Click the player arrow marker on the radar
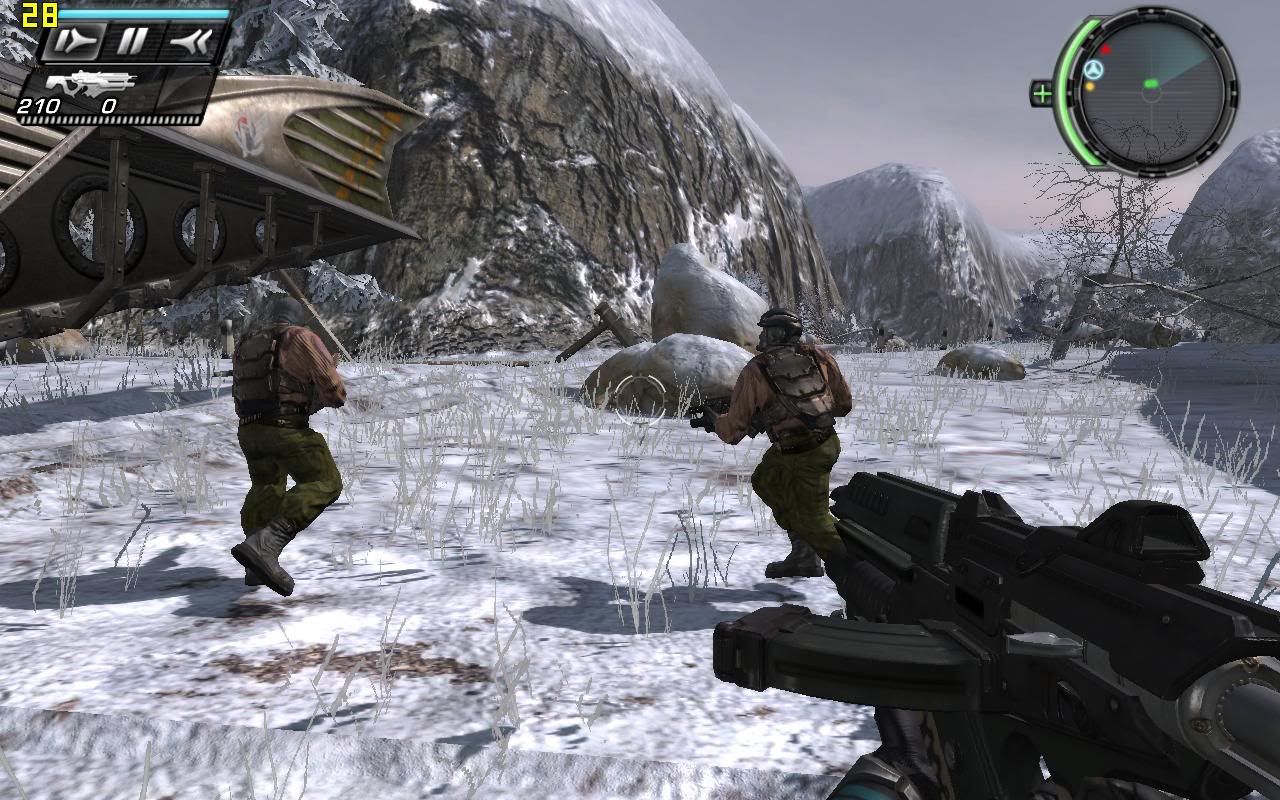The height and width of the screenshot is (800, 1280). pos(1094,69)
